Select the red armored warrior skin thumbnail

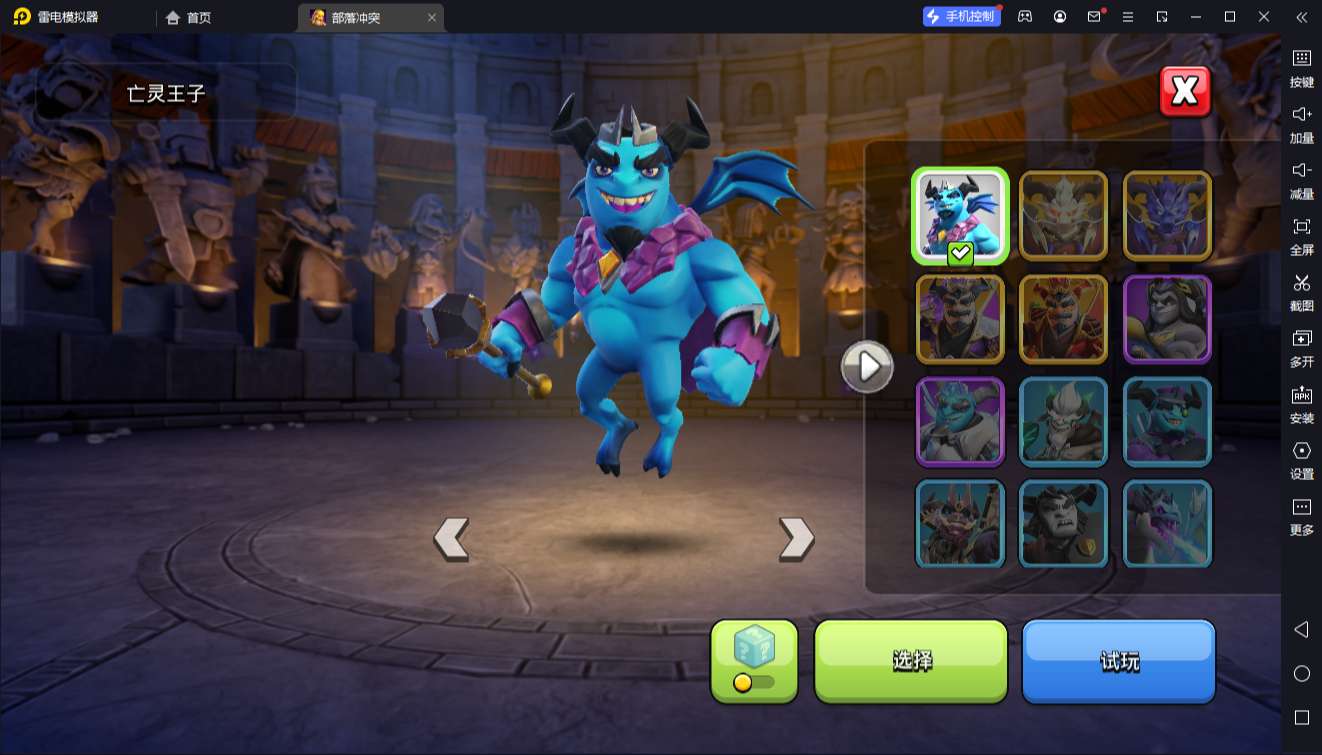(1063, 319)
